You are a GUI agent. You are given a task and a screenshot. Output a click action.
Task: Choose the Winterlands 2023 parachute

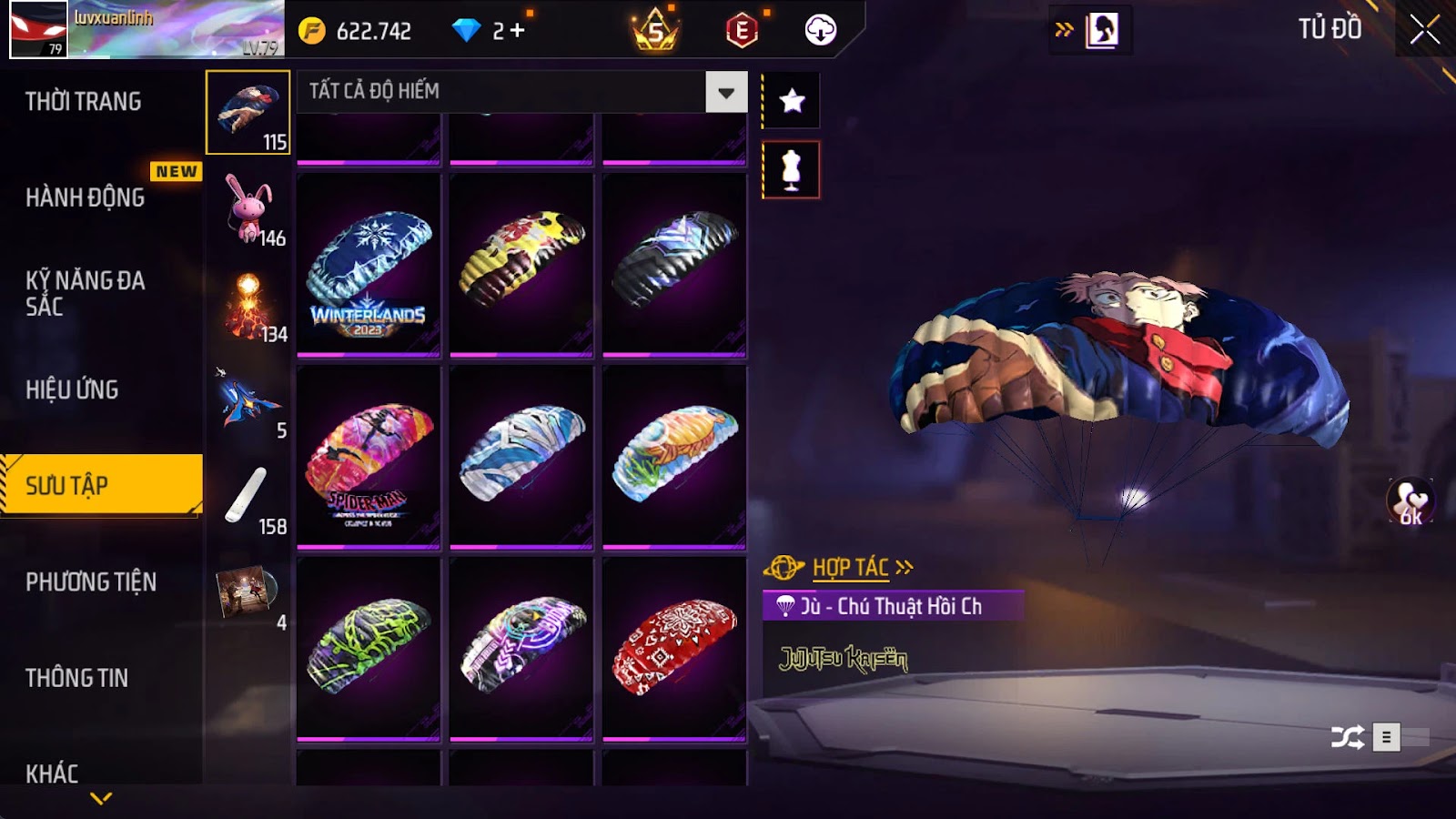click(369, 264)
